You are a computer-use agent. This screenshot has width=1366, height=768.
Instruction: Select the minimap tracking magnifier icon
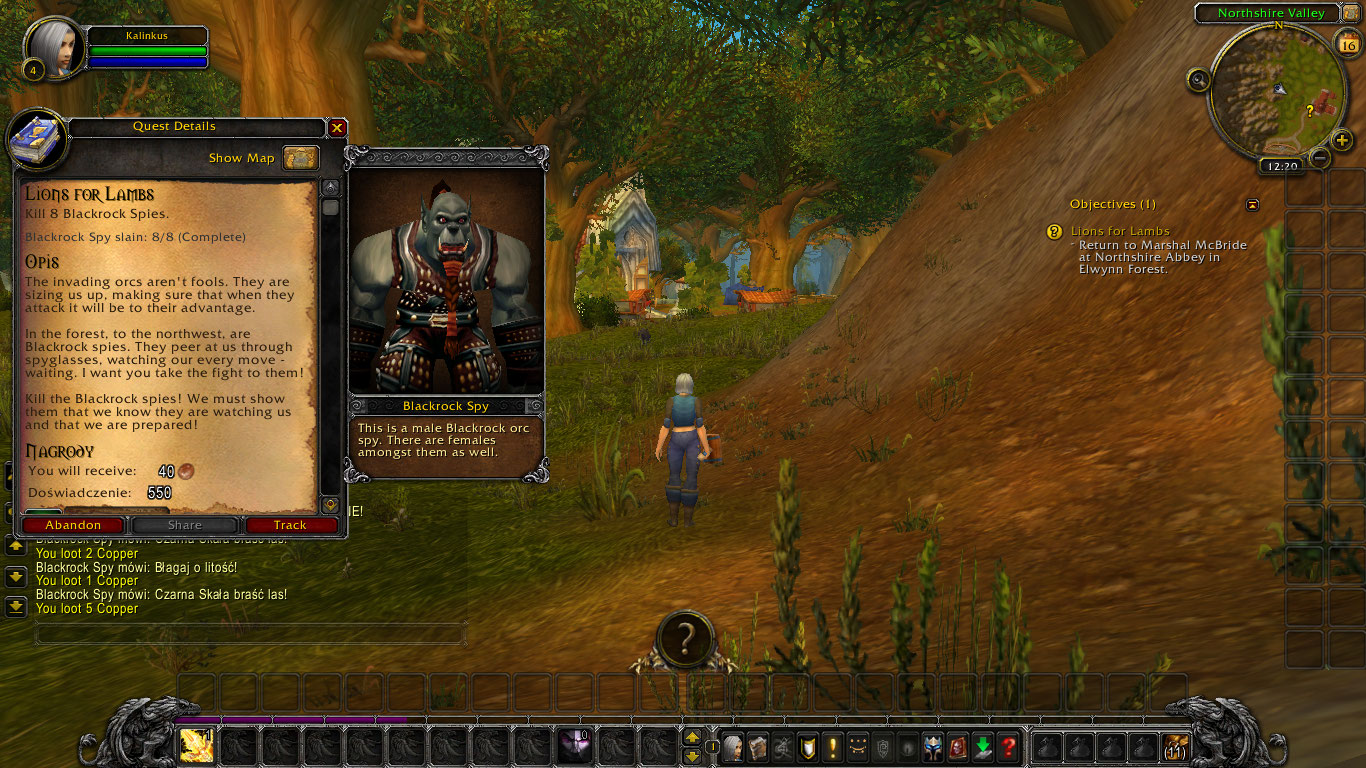[1199, 78]
